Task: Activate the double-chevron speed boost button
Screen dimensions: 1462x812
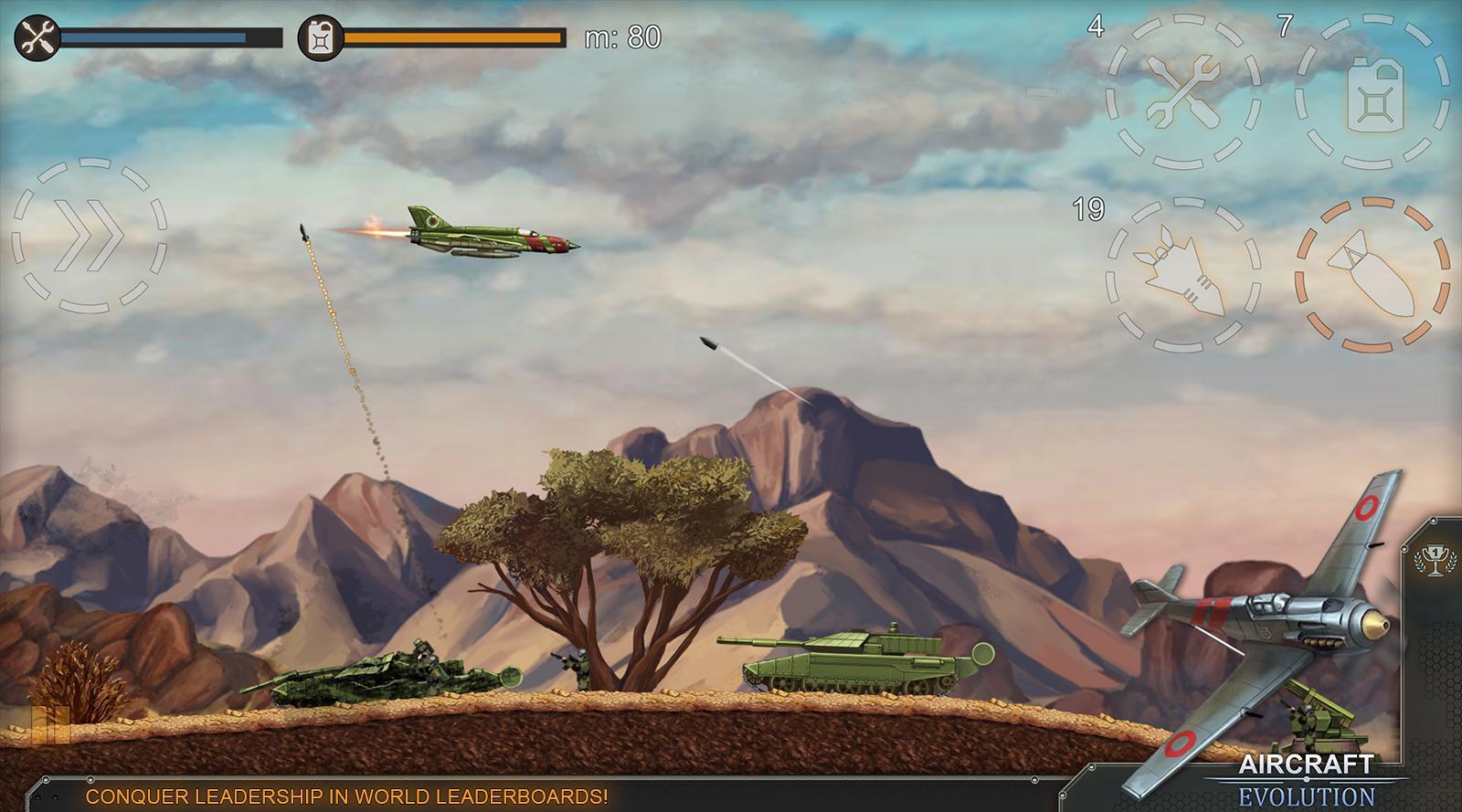Action: [x=89, y=235]
